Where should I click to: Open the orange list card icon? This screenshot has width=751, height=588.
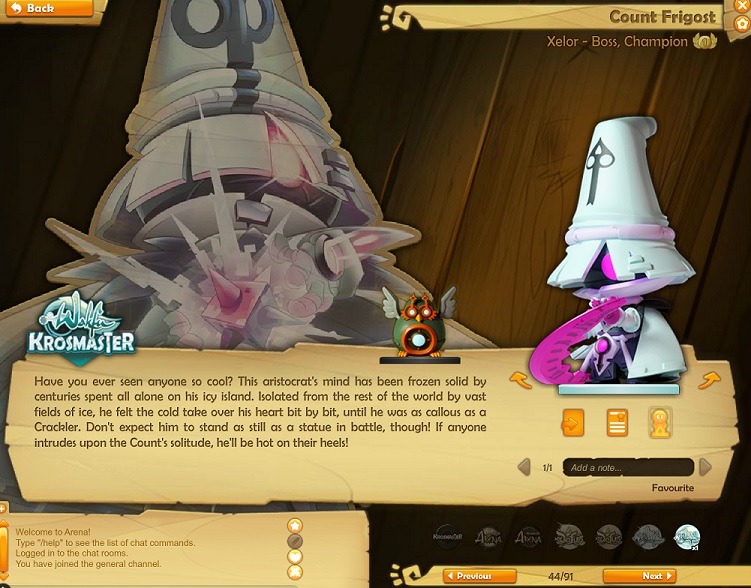coord(617,422)
